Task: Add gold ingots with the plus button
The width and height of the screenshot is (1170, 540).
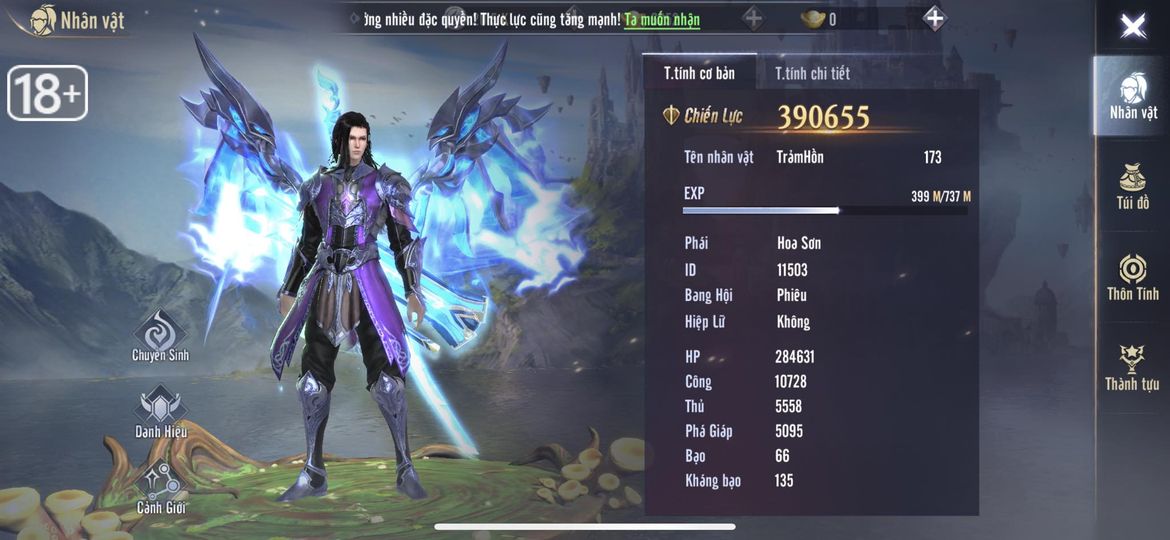Action: (x=934, y=18)
